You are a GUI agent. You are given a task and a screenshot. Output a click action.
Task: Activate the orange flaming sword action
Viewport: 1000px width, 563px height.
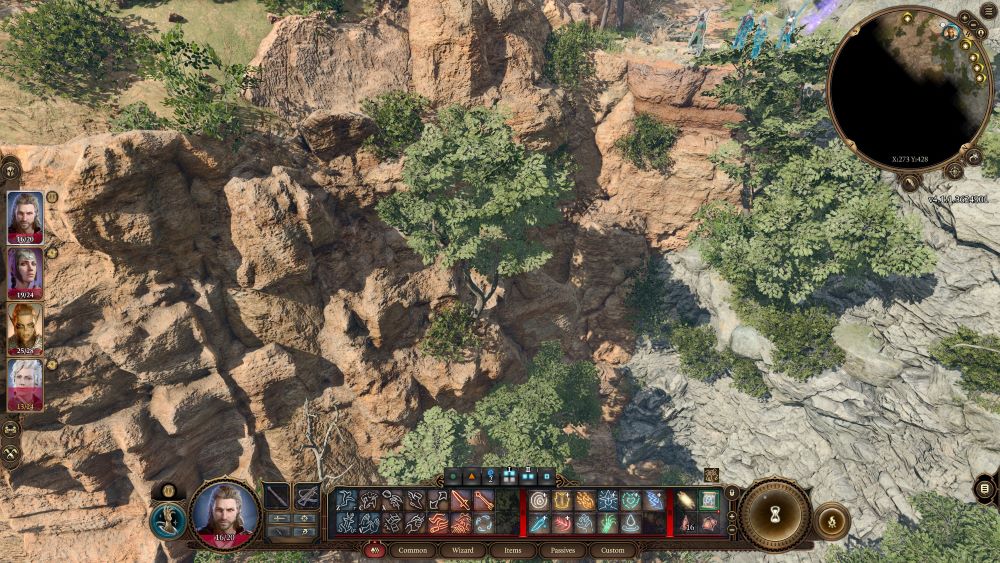click(x=461, y=500)
